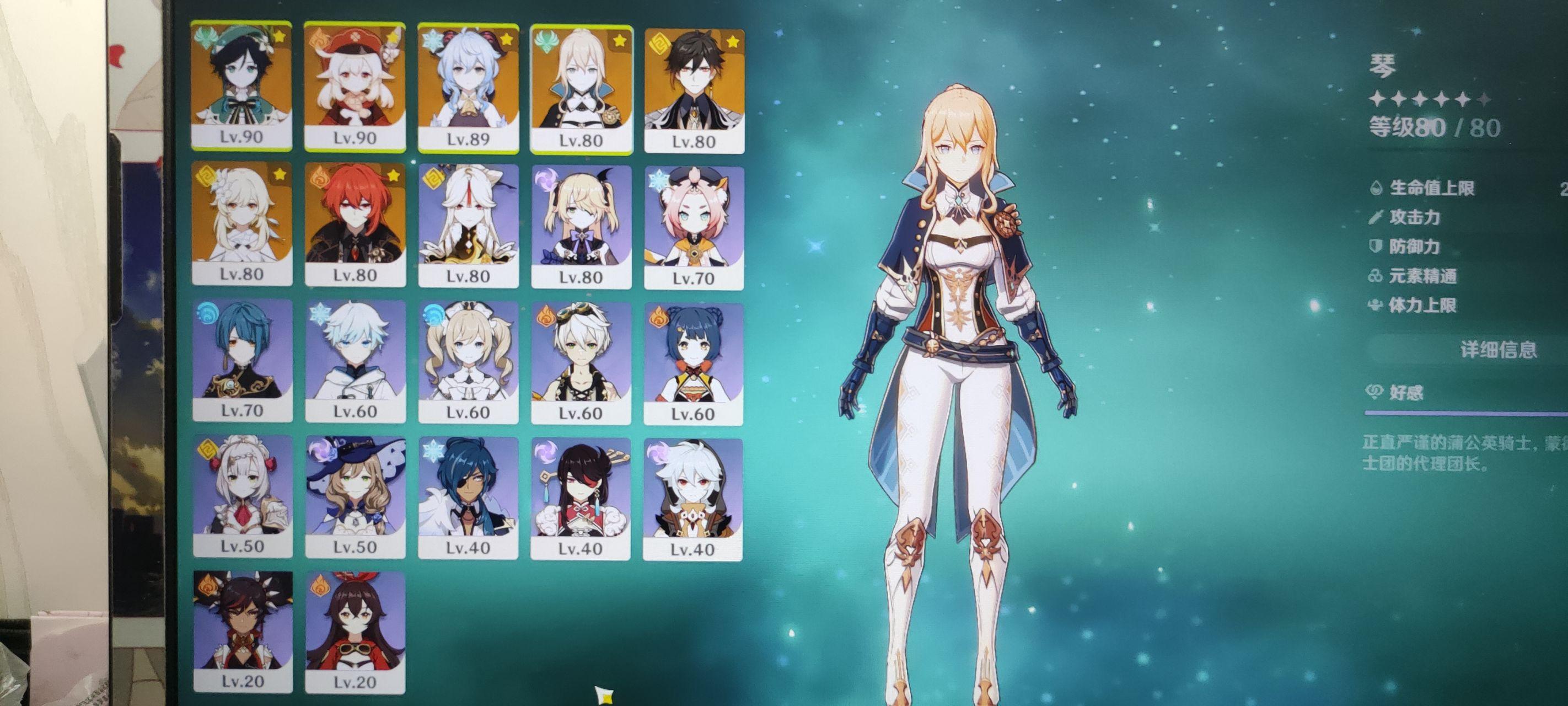
Task: Select Bennett's Lv.60 card
Action: click(x=581, y=362)
